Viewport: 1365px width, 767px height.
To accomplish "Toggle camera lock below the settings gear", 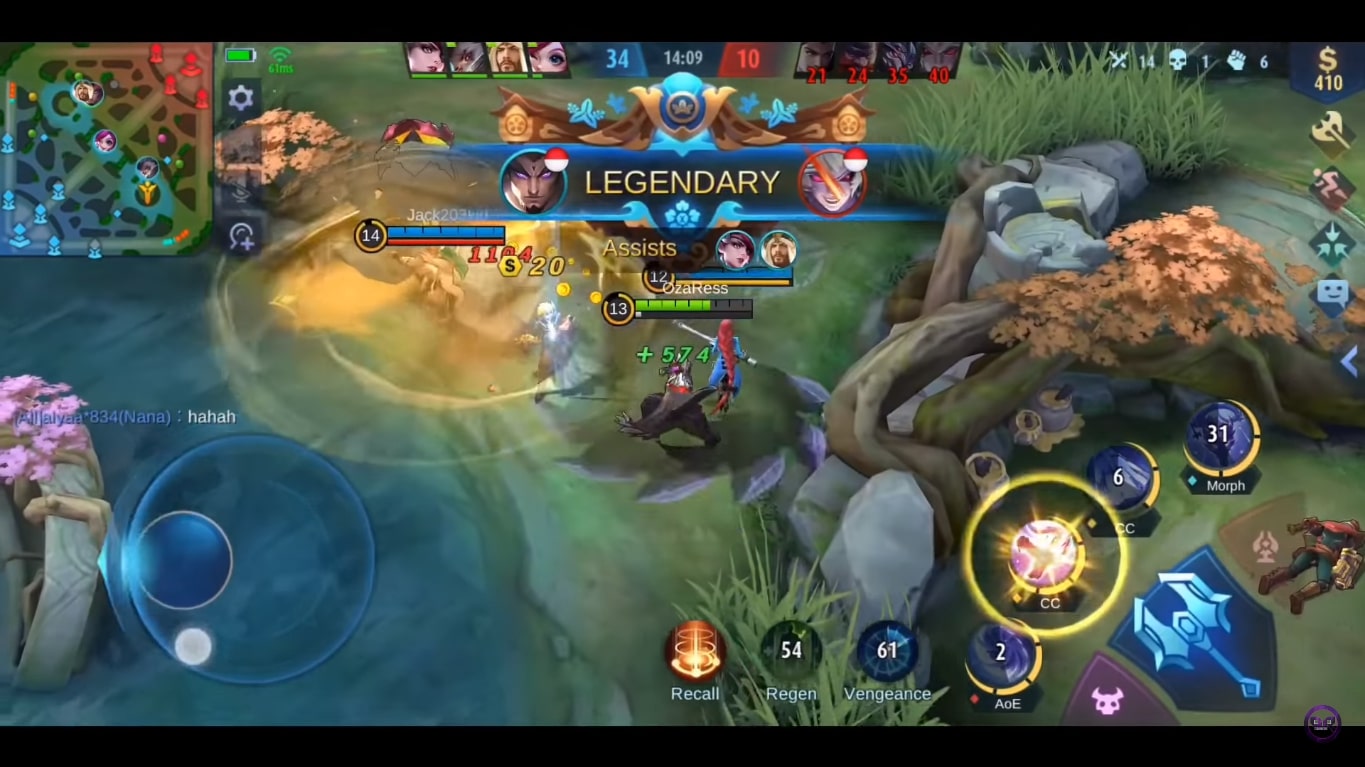I will 238,147.
